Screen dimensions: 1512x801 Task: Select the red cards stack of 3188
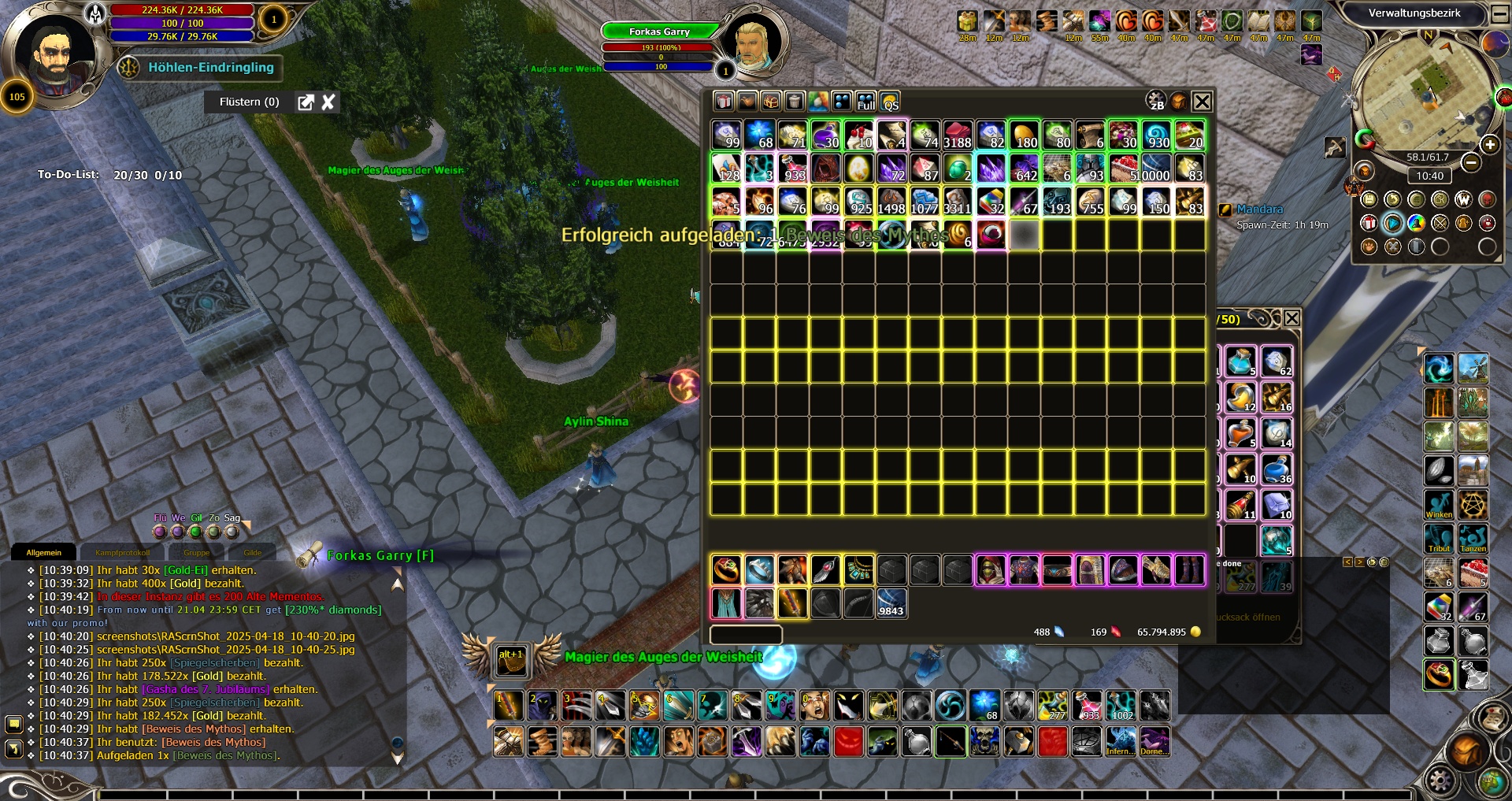[x=957, y=135]
